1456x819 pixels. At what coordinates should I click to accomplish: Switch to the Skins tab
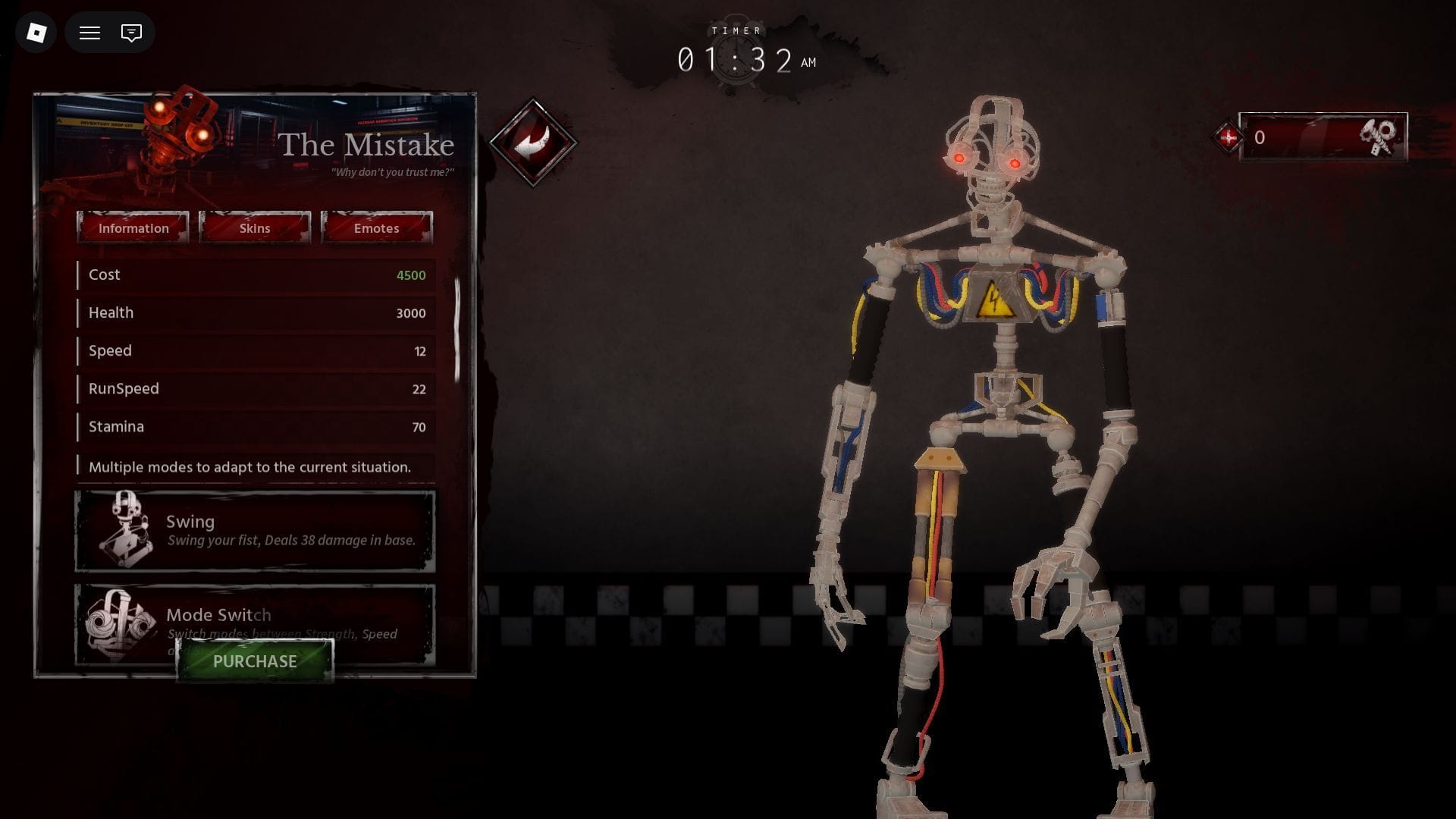[x=255, y=227]
